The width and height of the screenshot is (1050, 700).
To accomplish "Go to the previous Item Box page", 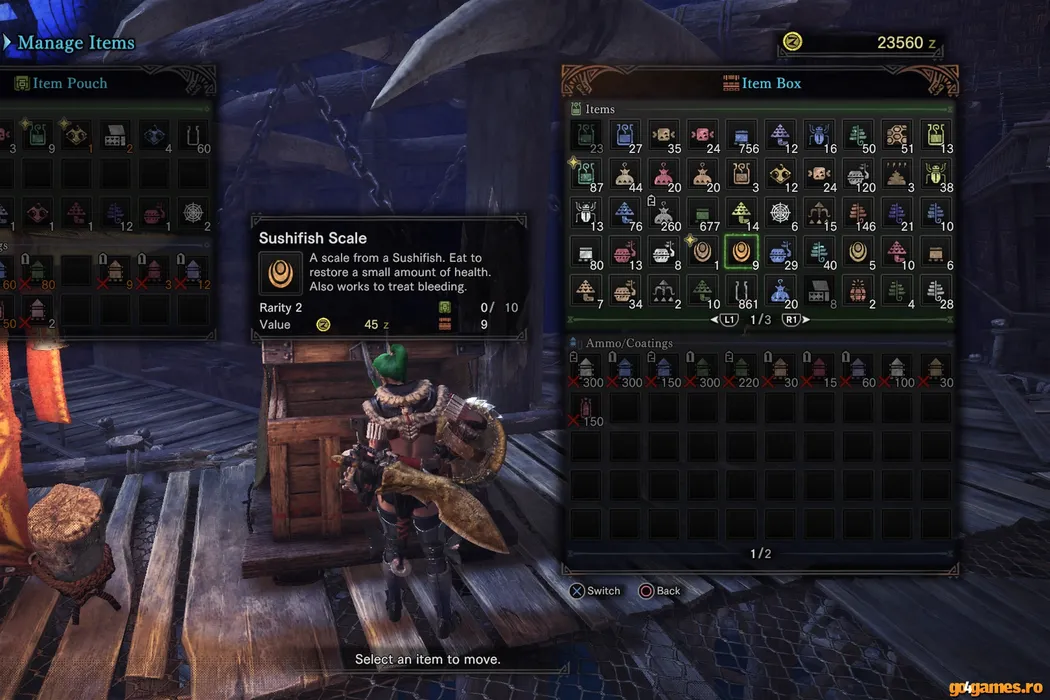I will point(726,319).
